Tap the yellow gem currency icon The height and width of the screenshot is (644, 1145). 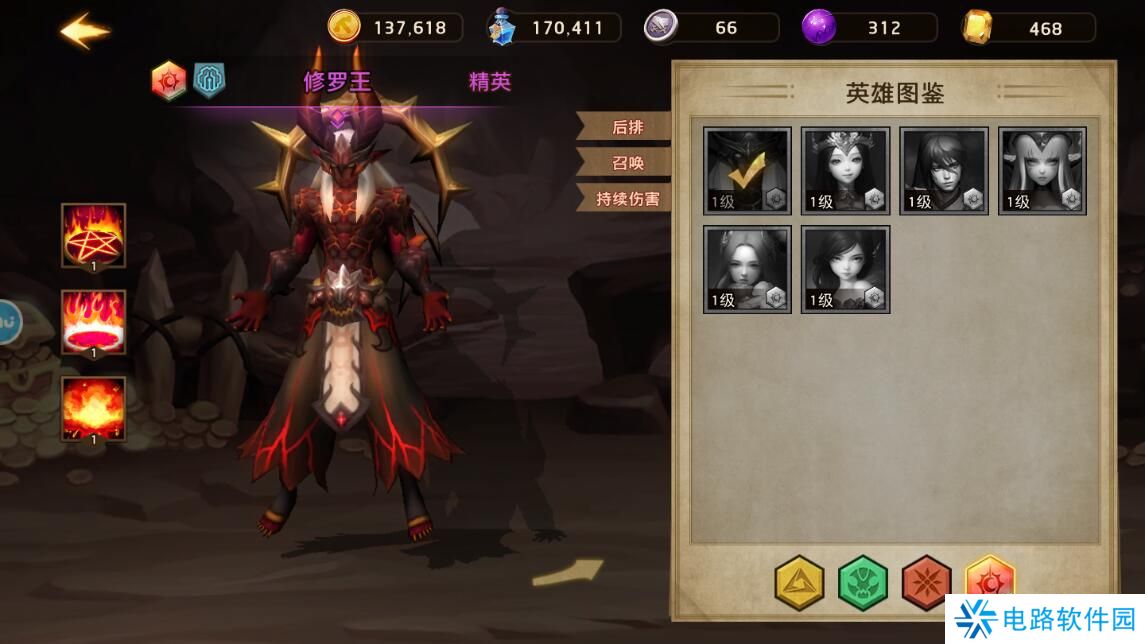click(x=978, y=27)
